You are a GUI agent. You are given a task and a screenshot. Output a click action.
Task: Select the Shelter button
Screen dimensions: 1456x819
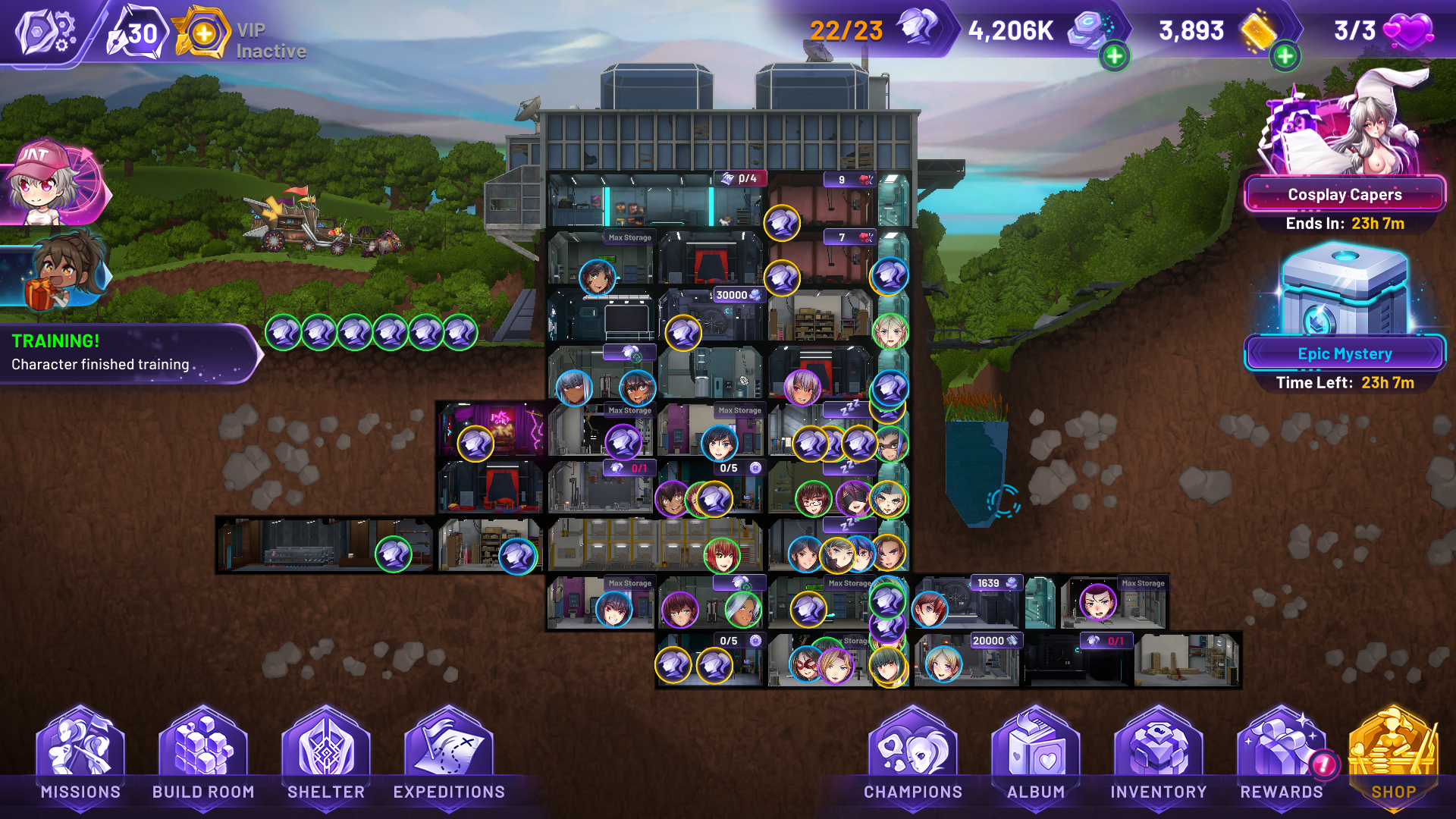326,758
